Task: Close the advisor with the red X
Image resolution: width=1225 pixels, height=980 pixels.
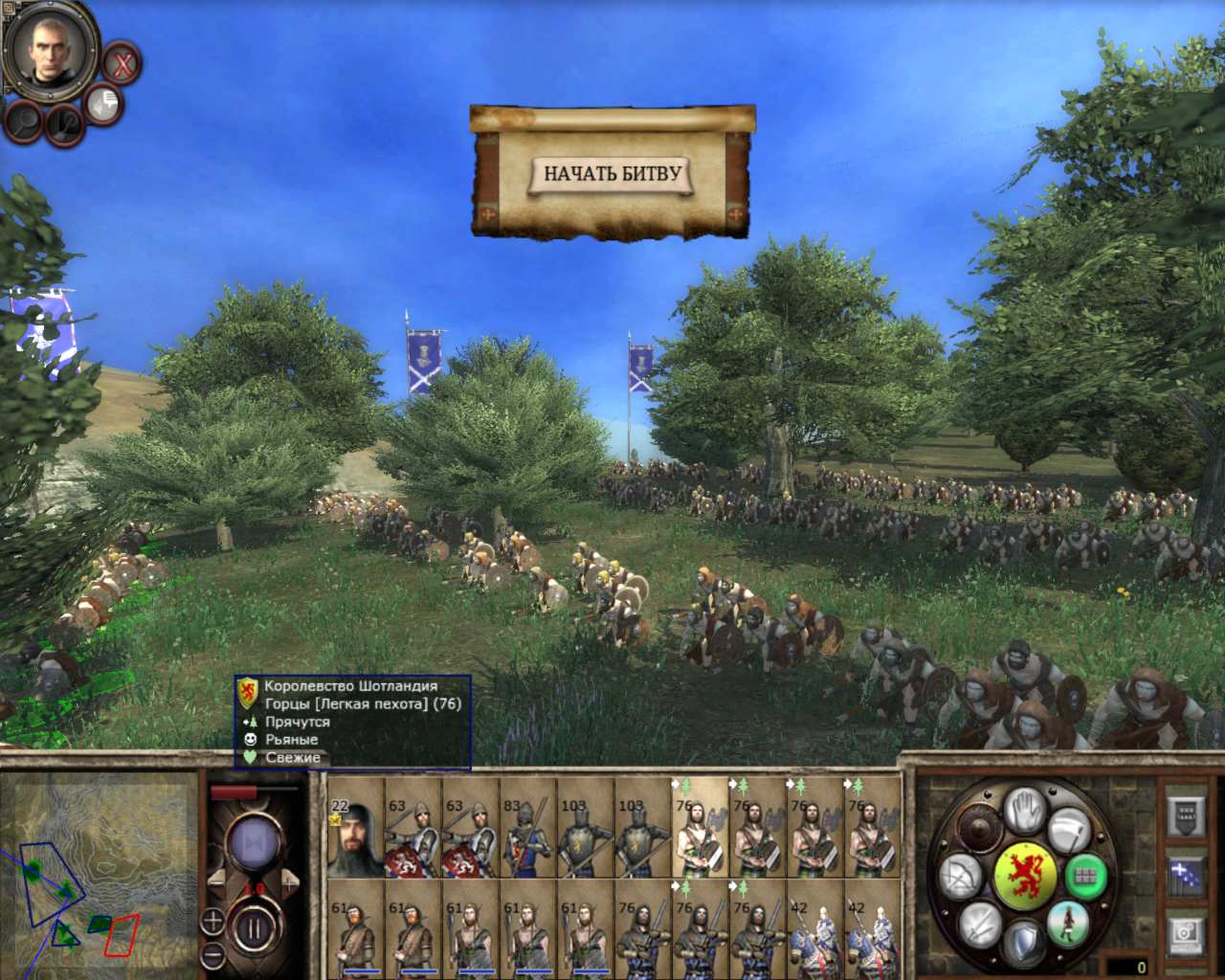Action: tap(122, 64)
